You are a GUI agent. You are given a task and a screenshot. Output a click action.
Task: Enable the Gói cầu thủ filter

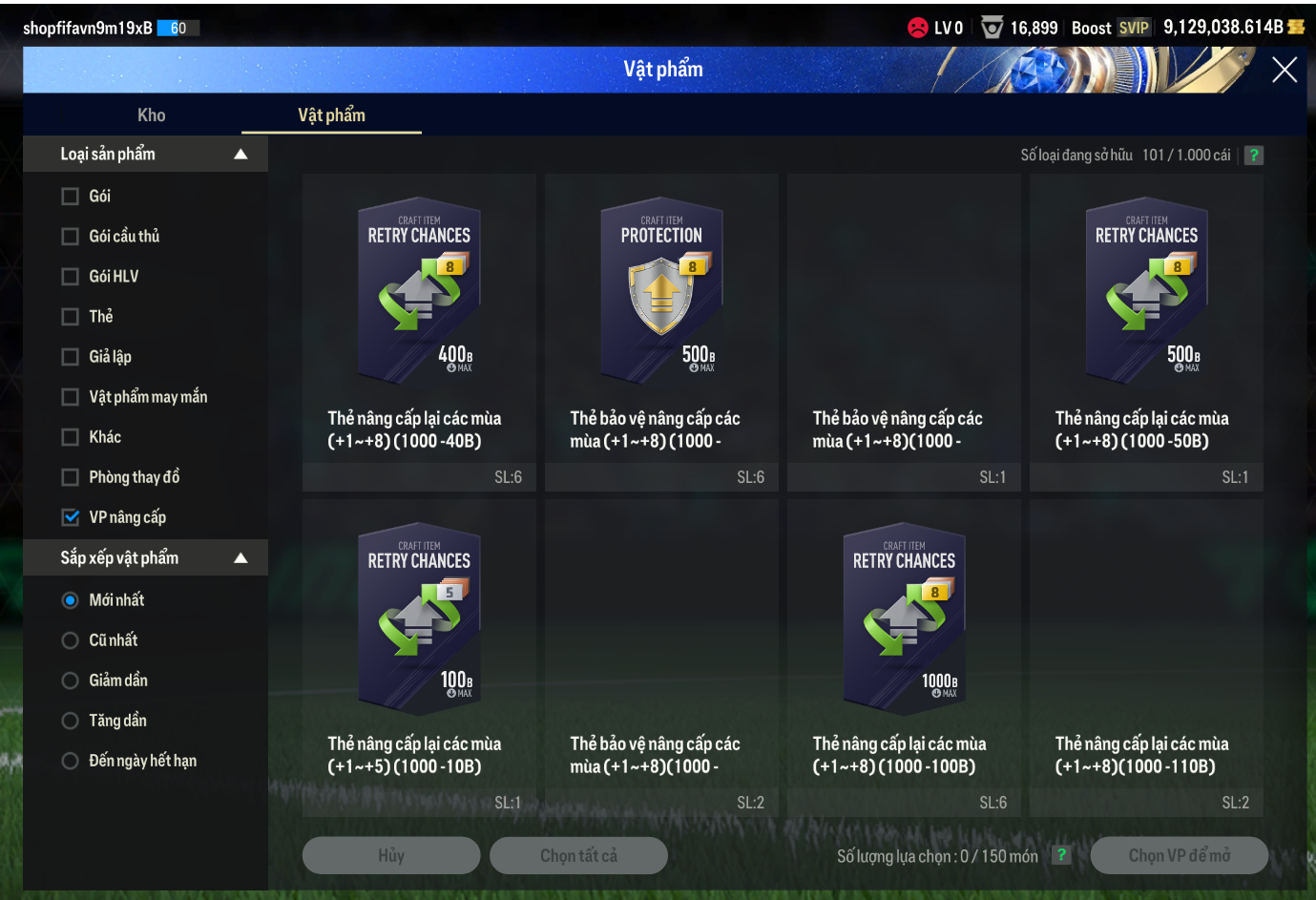click(71, 237)
